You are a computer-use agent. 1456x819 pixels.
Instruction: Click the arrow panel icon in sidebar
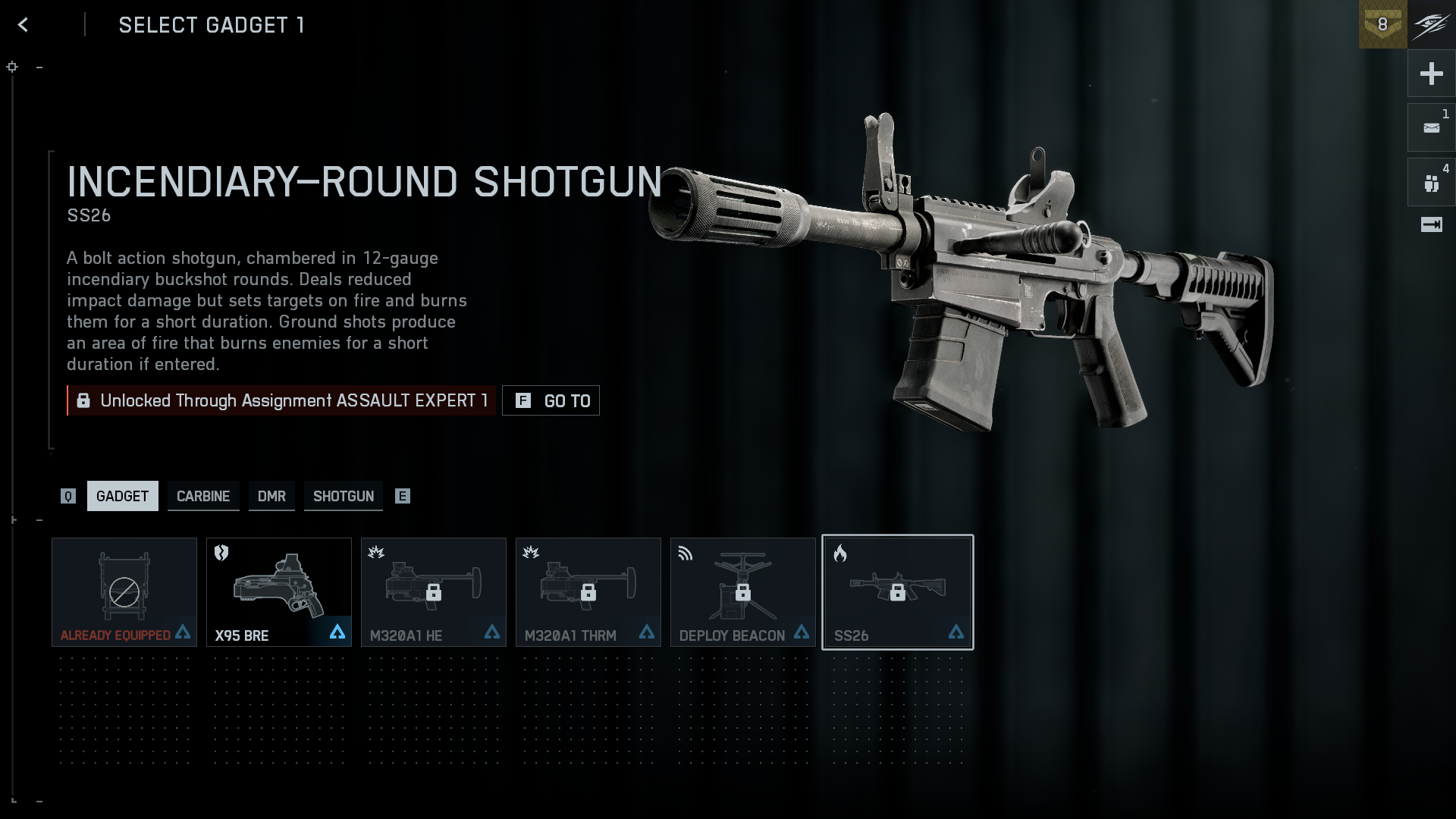1431,224
